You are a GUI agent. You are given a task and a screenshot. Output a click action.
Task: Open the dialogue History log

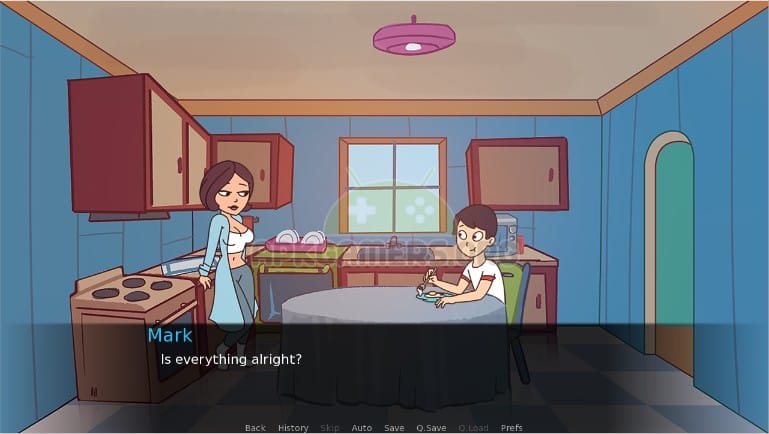click(293, 428)
